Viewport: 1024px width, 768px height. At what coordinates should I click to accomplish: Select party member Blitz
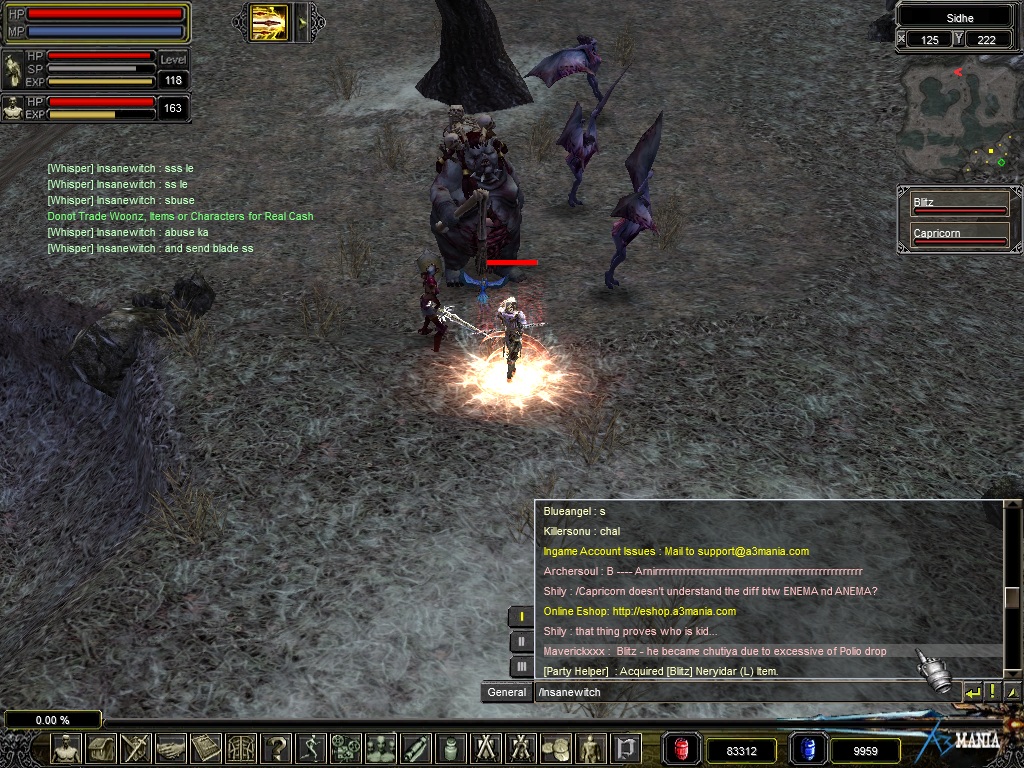point(959,206)
